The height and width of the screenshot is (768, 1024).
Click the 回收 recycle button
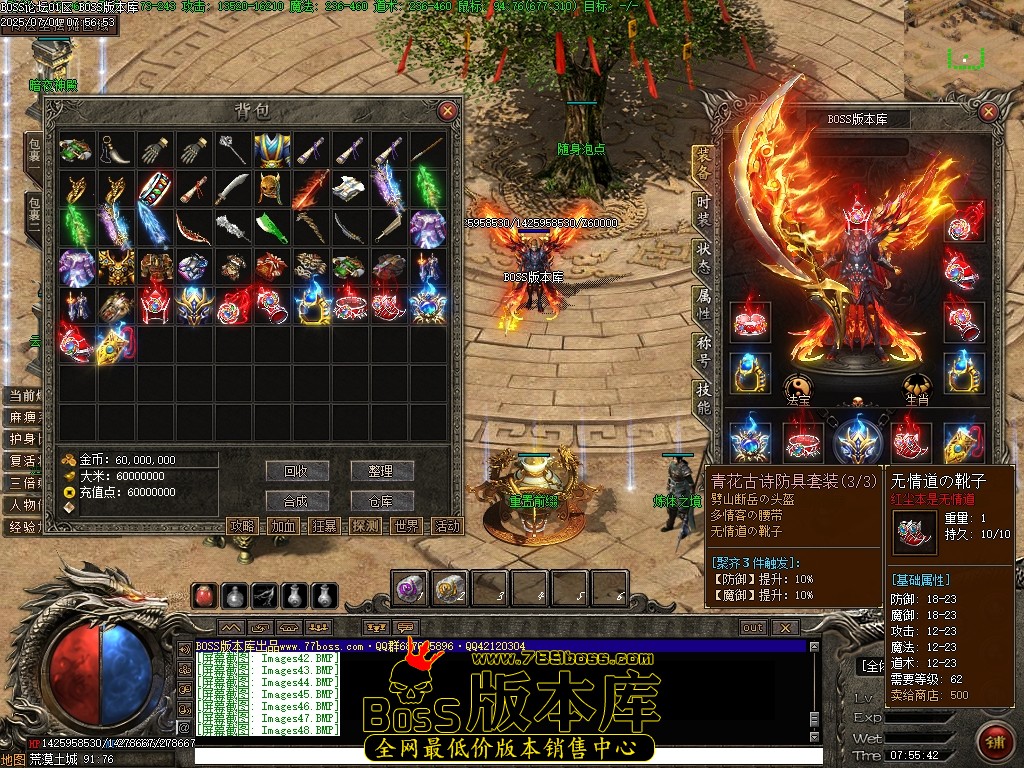297,470
